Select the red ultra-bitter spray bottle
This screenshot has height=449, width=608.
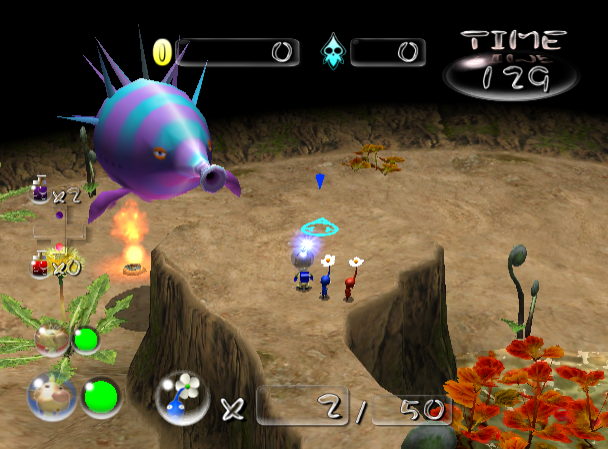pyautogui.click(x=41, y=264)
